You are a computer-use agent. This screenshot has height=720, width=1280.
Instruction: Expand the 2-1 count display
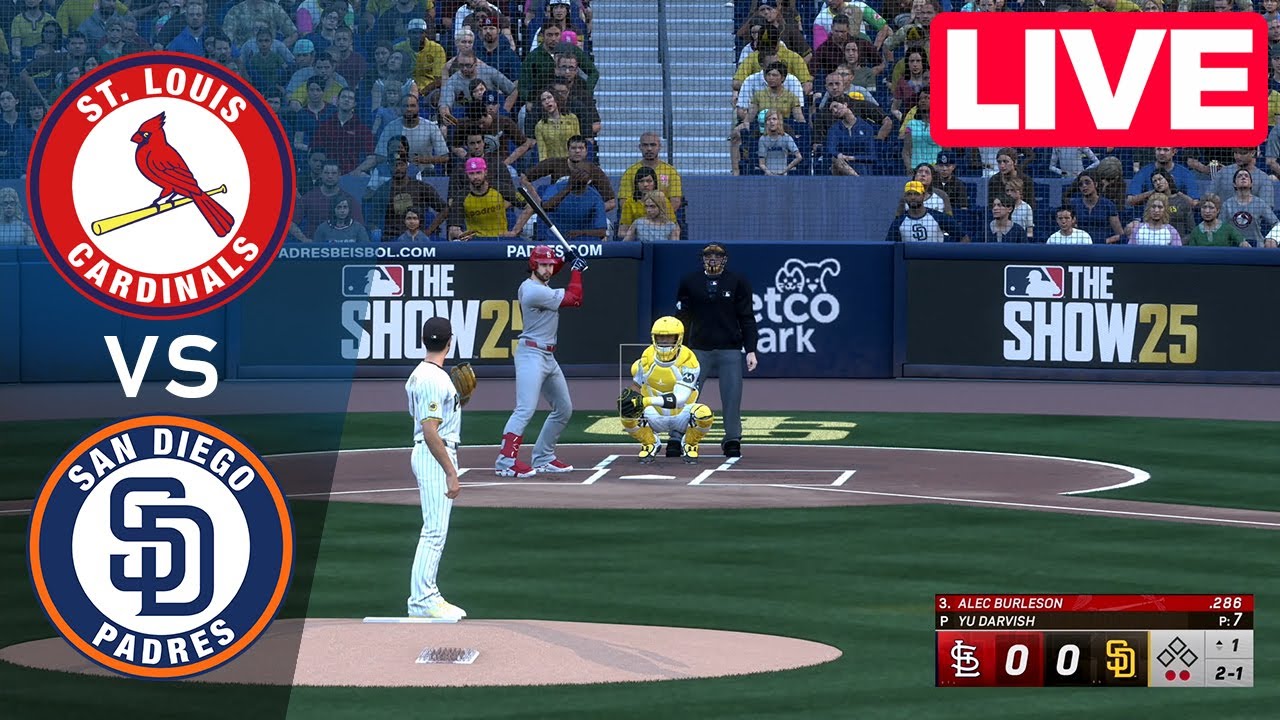pos(1229,675)
